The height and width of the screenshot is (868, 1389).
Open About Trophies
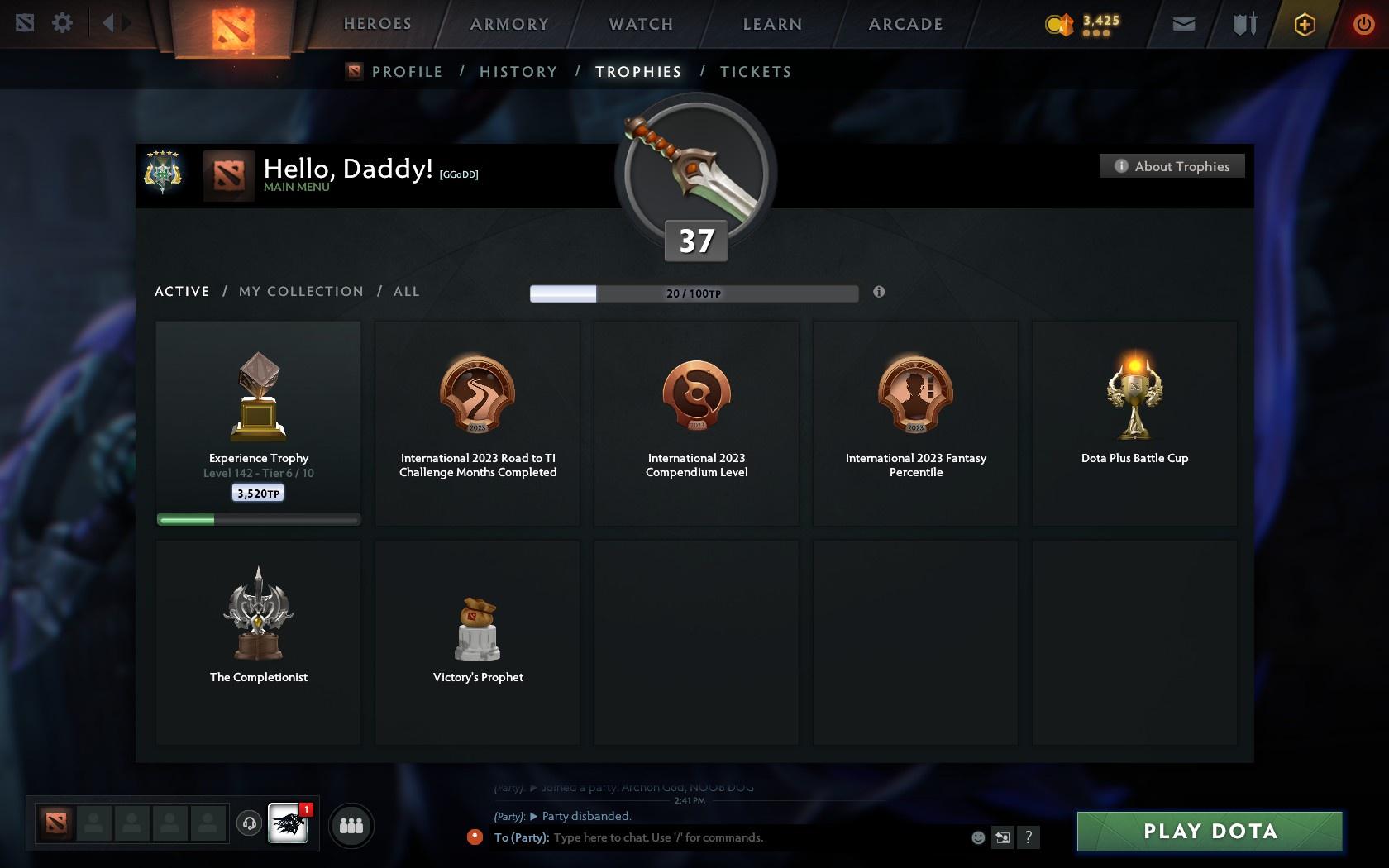point(1171,166)
